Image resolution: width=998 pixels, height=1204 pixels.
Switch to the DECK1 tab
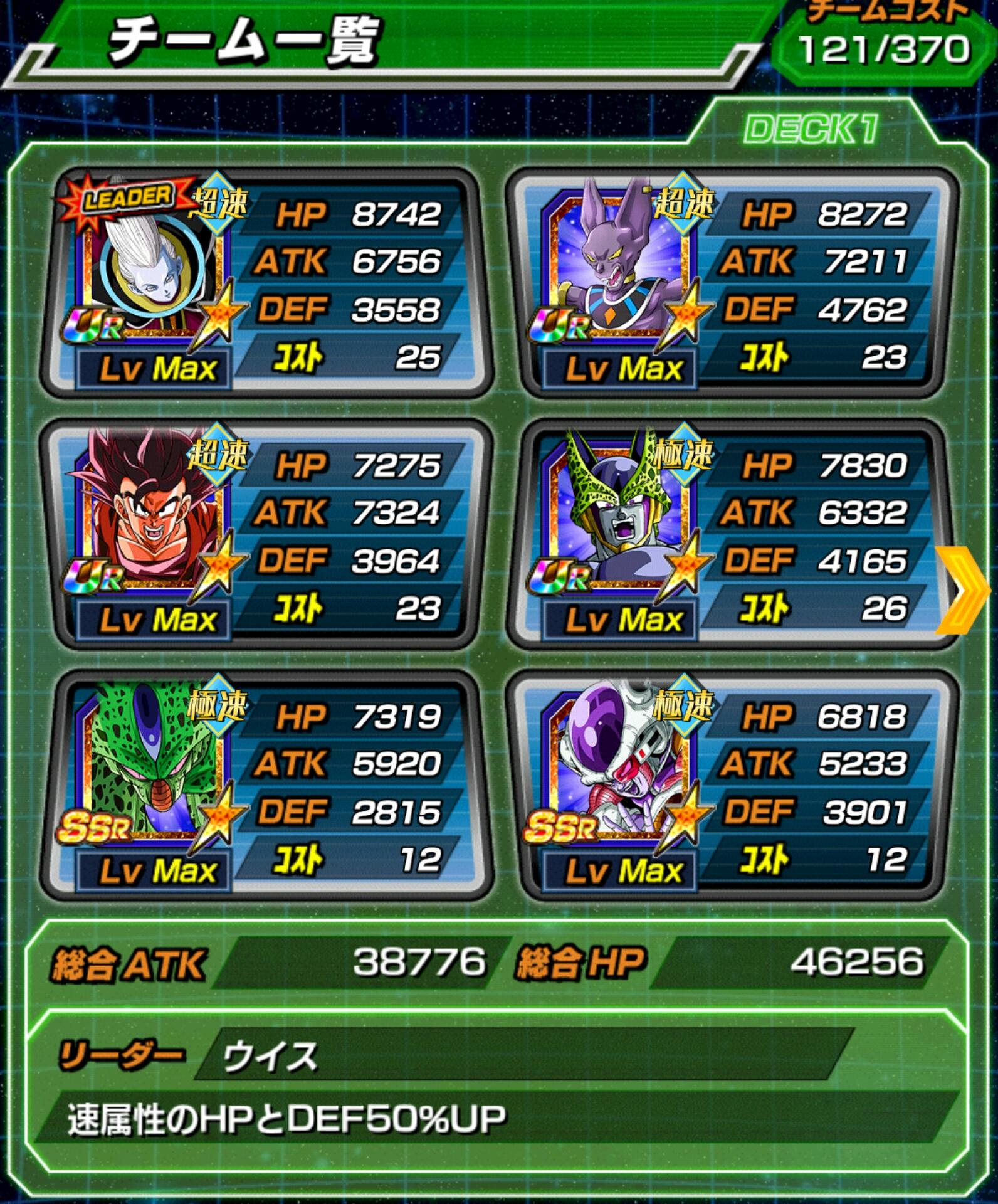point(811,130)
